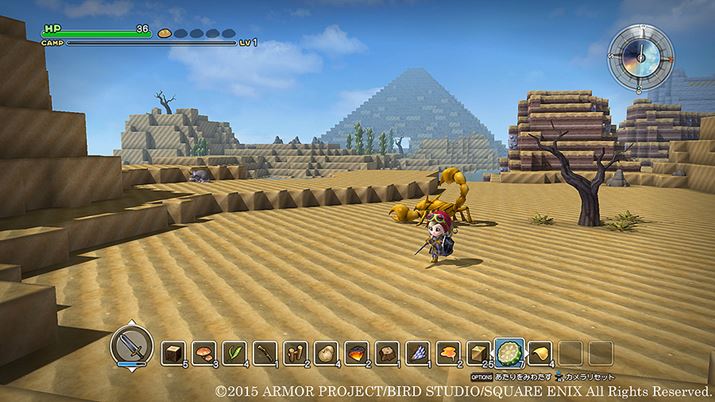Pick the sand block stack of 25
The width and height of the screenshot is (715, 402).
click(478, 352)
